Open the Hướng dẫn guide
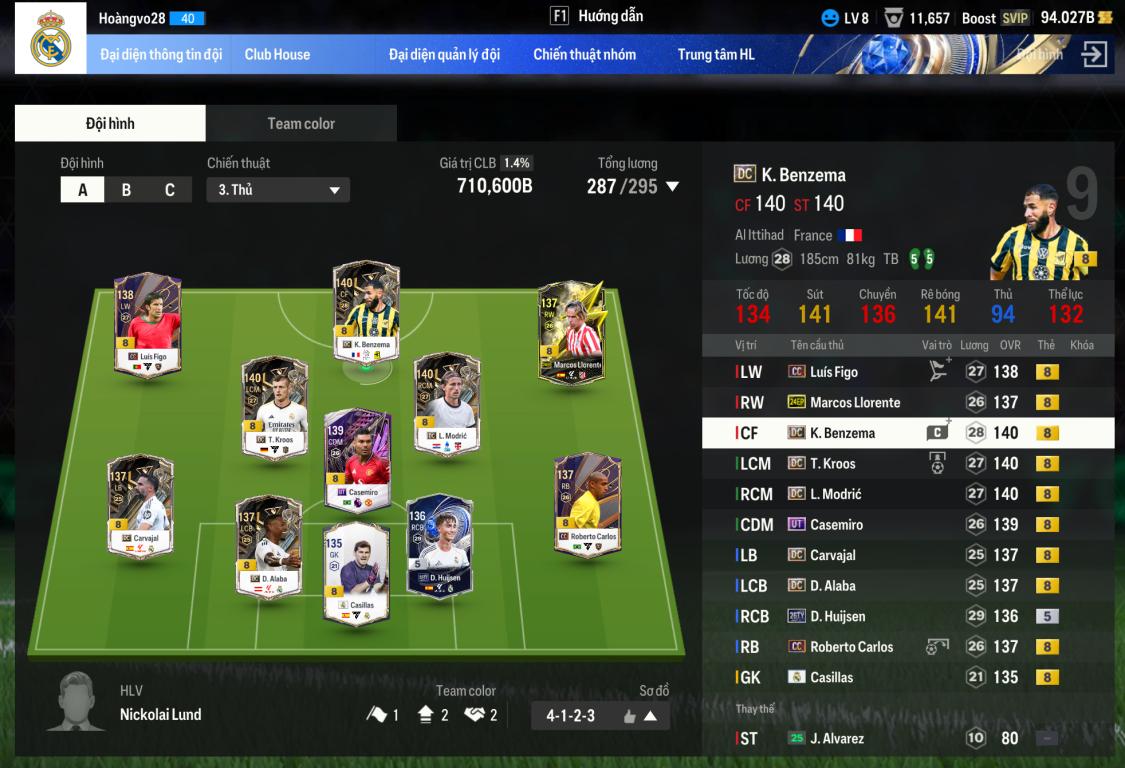 [x=597, y=16]
